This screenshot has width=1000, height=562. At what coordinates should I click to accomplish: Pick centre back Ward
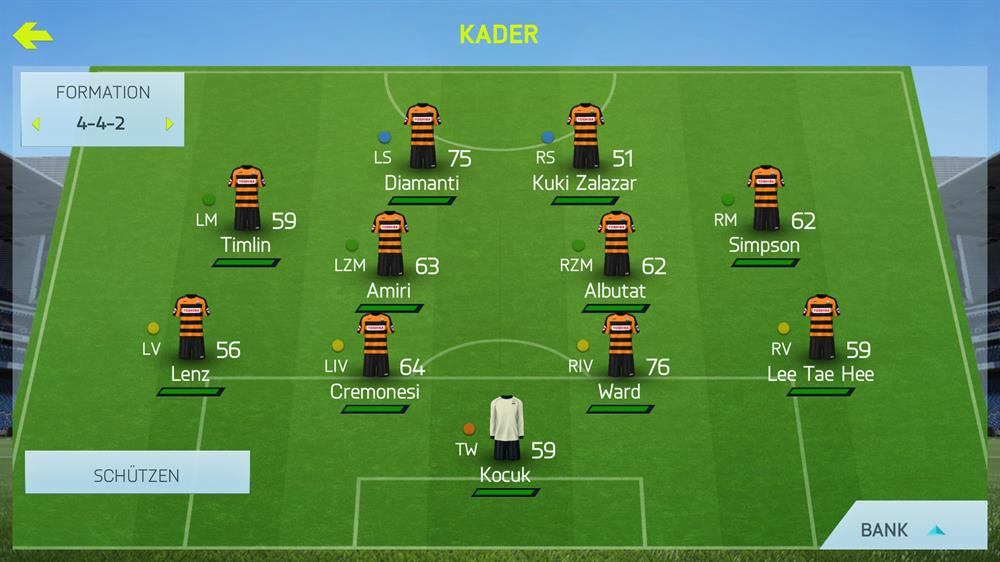[620, 346]
